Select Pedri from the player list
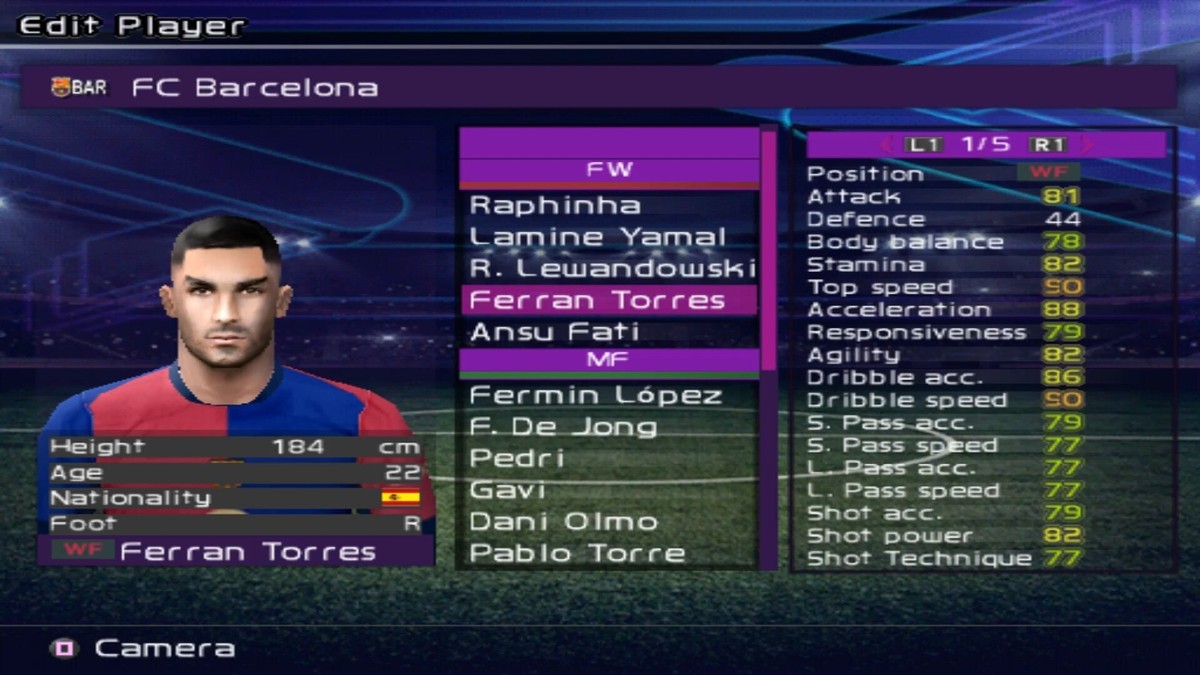This screenshot has height=675, width=1200. pyautogui.click(x=518, y=459)
